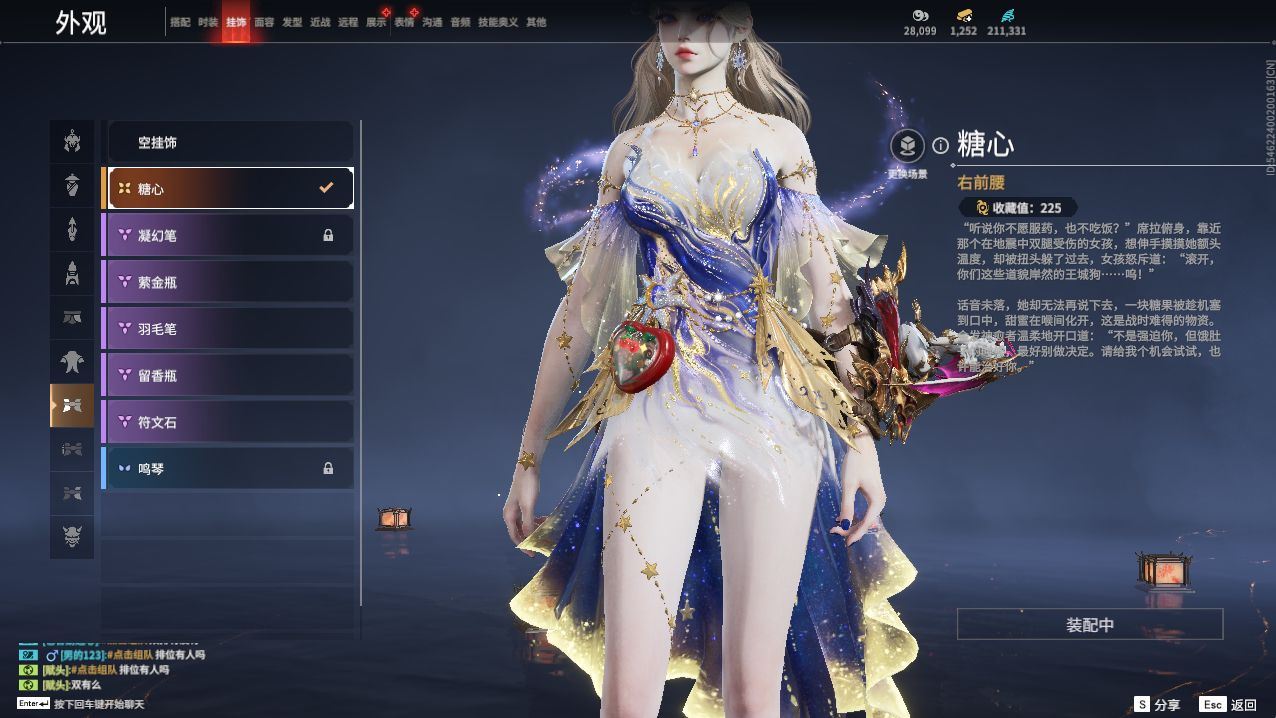Select the locked 鸣琴 accessory

230,468
